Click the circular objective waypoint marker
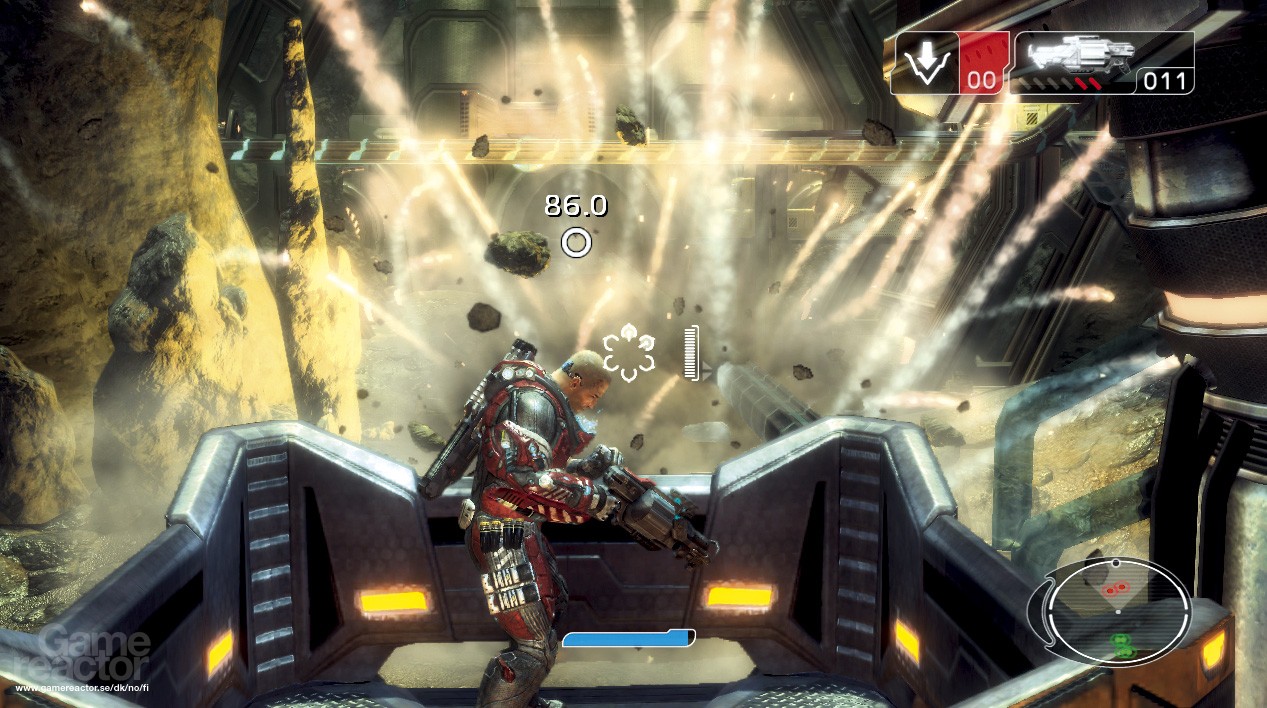 coord(576,242)
